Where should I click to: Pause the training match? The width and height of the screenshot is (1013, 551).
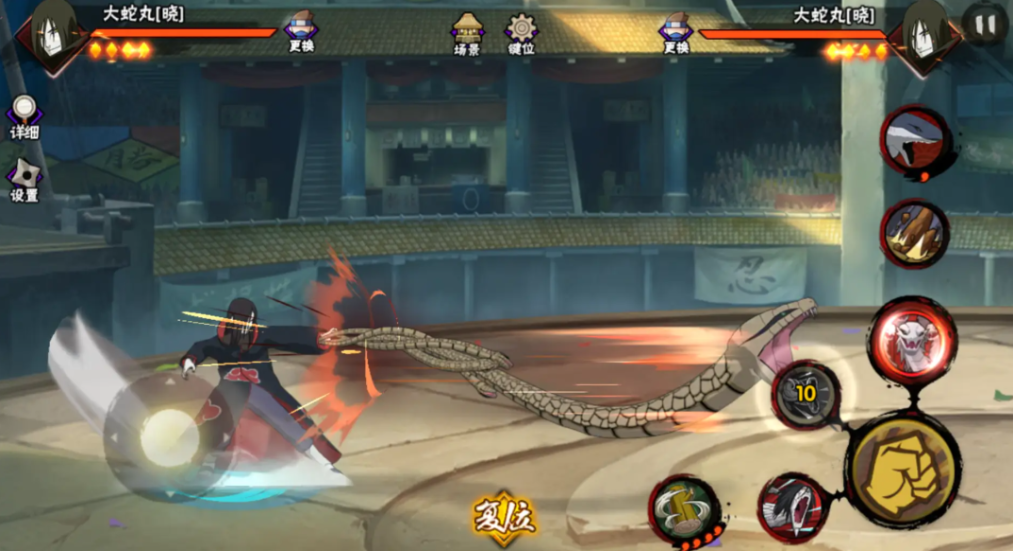[x=984, y=24]
